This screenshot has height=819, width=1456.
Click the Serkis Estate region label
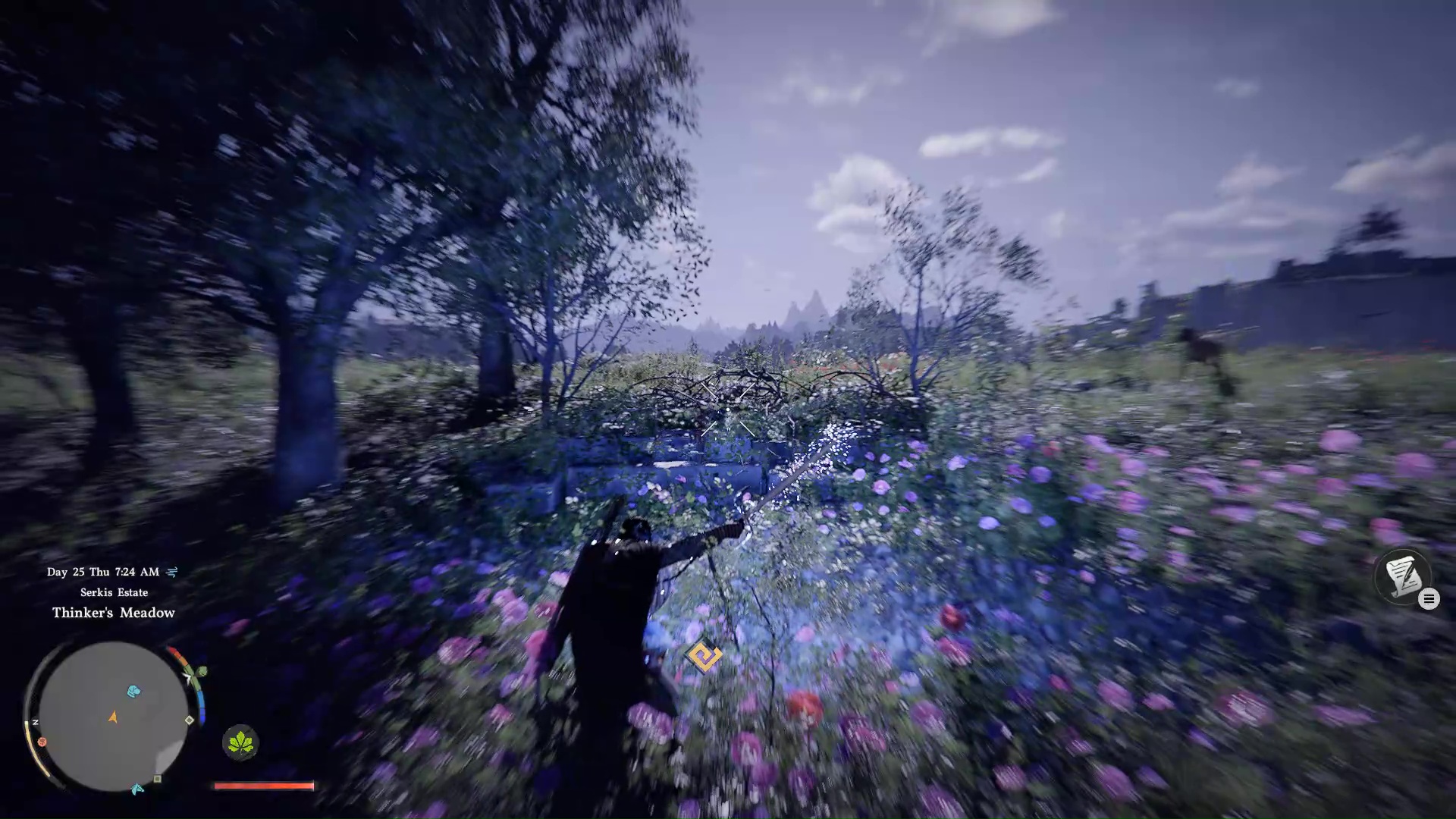coord(114,592)
